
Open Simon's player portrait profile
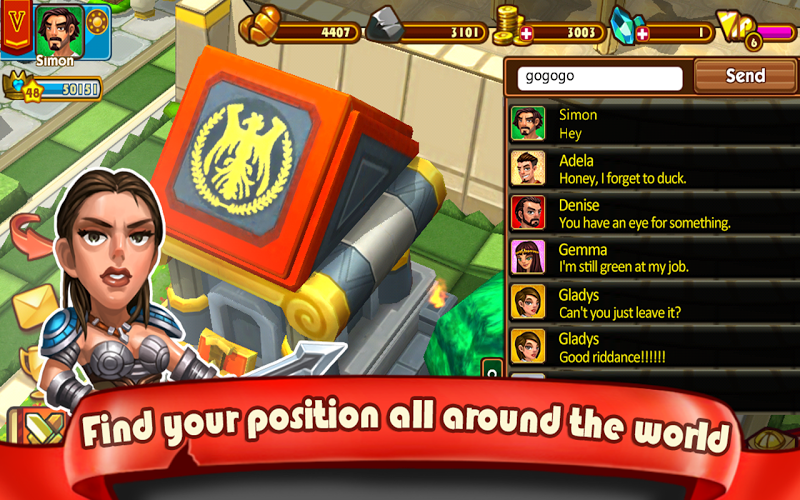point(58,30)
